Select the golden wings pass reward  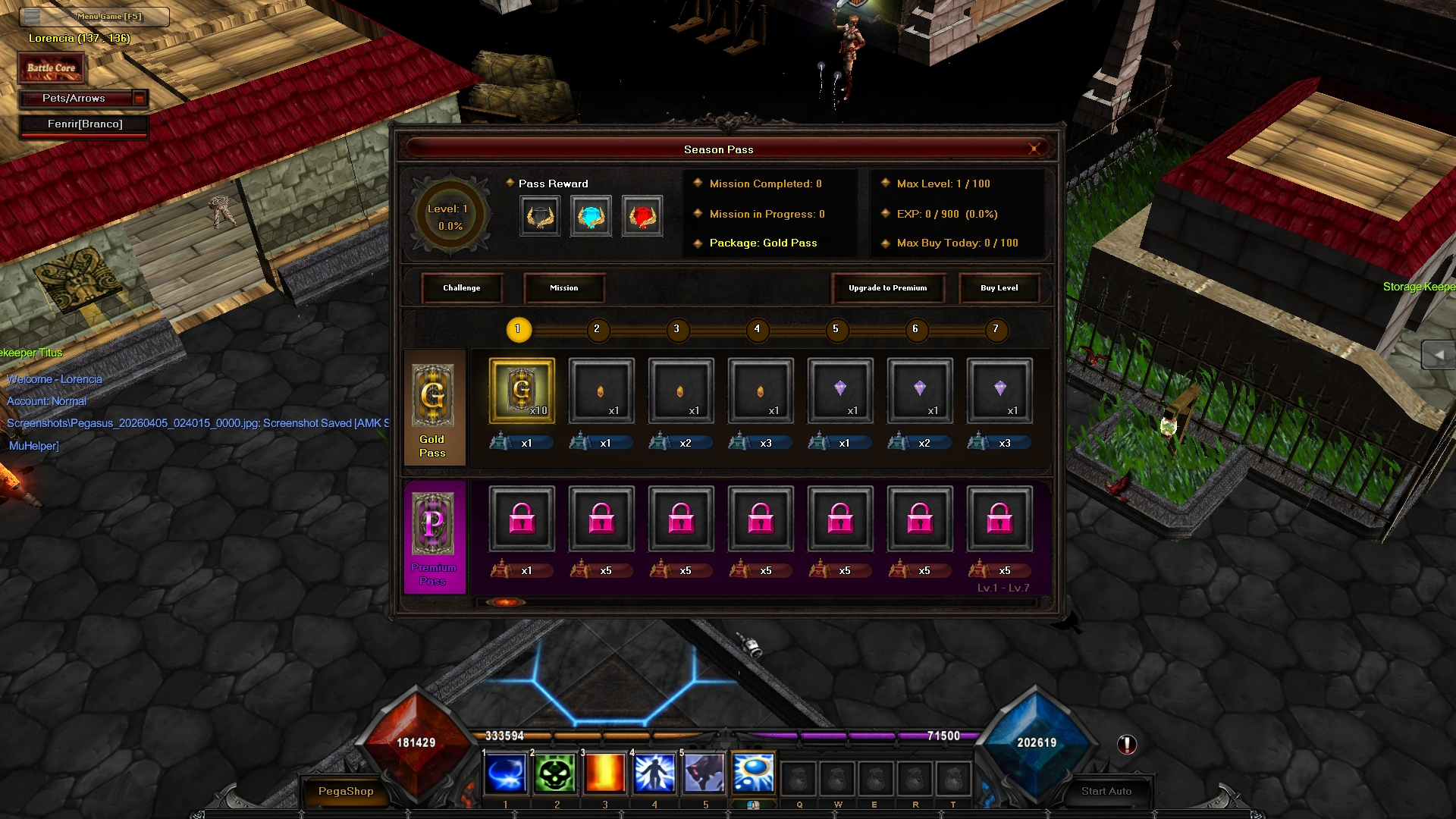point(540,217)
